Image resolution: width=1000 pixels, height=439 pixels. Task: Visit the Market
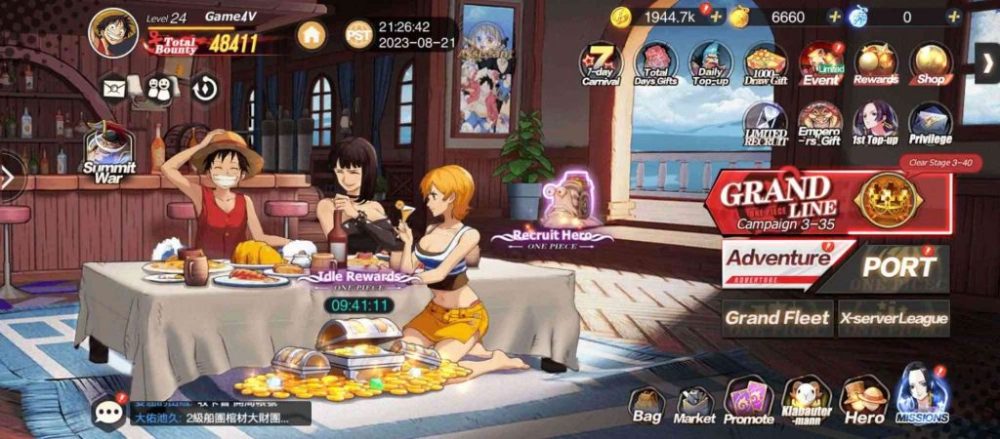click(694, 404)
